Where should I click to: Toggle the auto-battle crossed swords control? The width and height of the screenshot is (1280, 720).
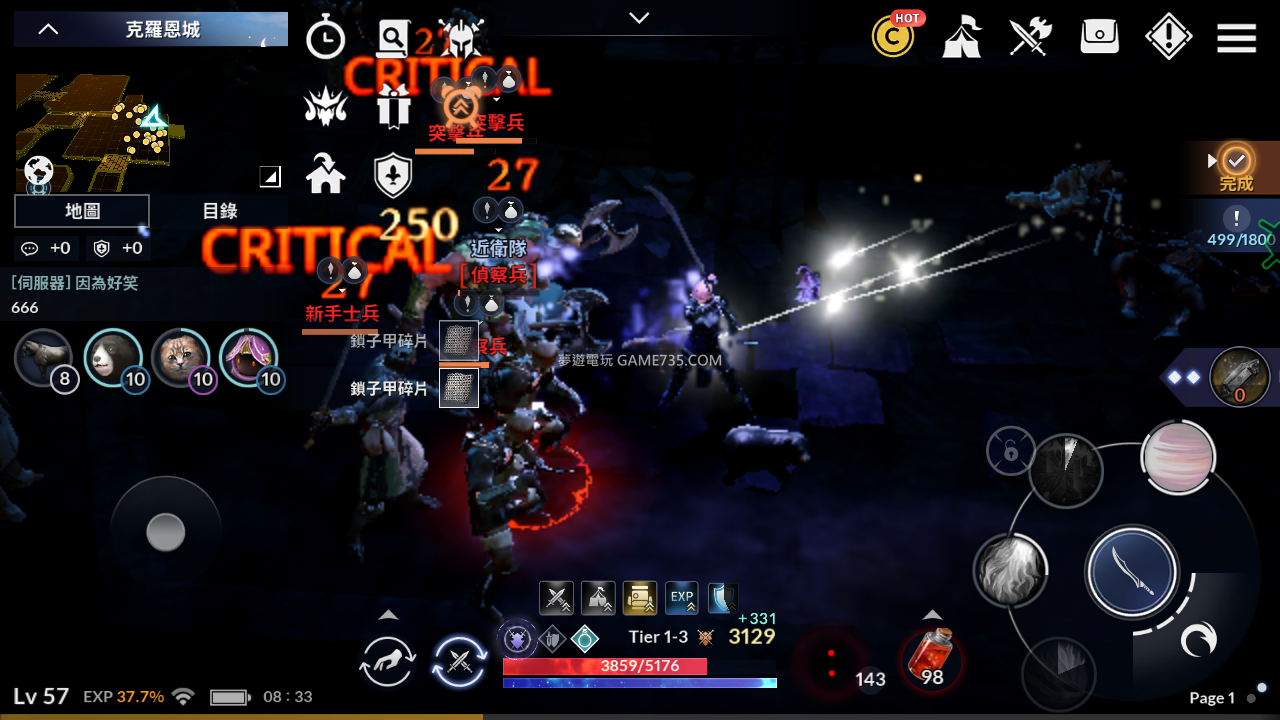(x=459, y=663)
